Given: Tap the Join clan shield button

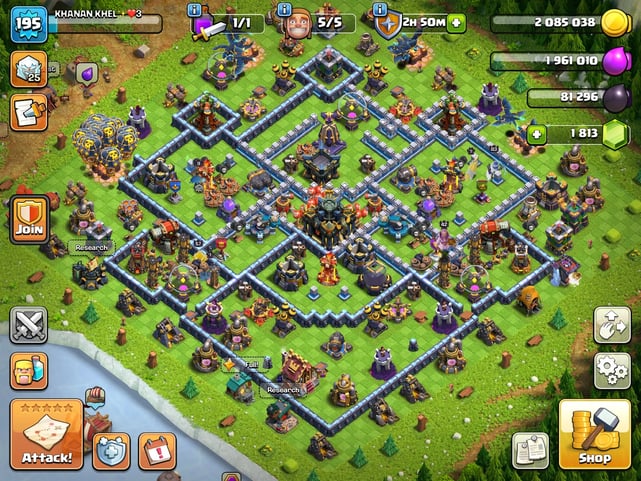Looking at the screenshot, I should coord(28,219).
